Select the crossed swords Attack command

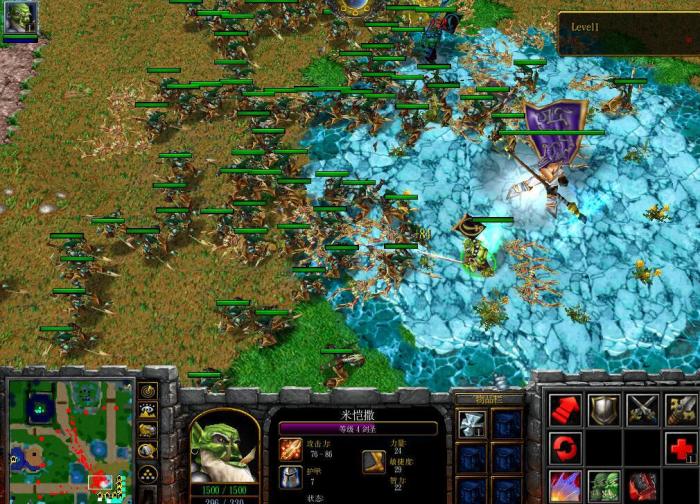642,408
